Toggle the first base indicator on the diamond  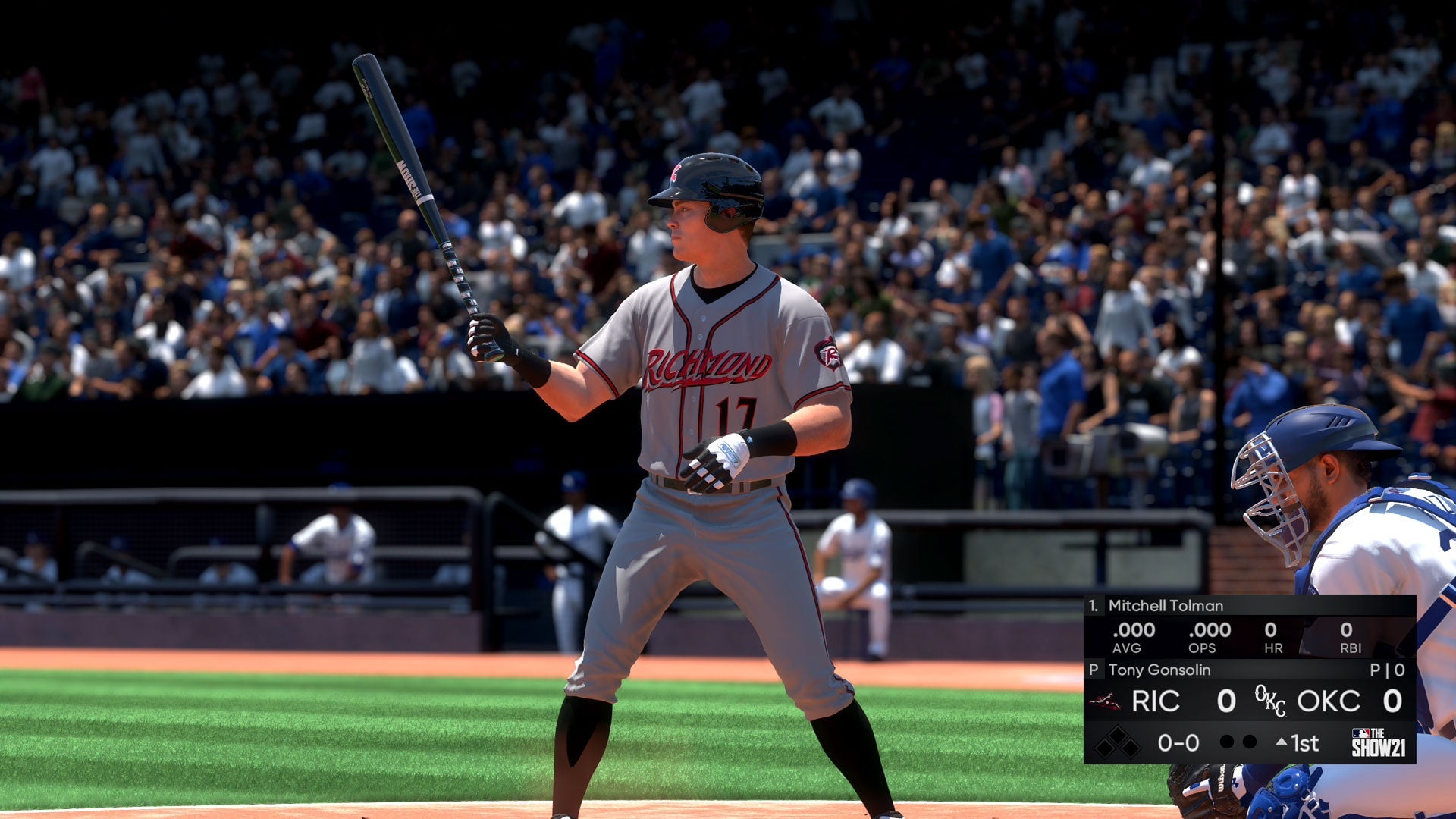click(x=1133, y=748)
